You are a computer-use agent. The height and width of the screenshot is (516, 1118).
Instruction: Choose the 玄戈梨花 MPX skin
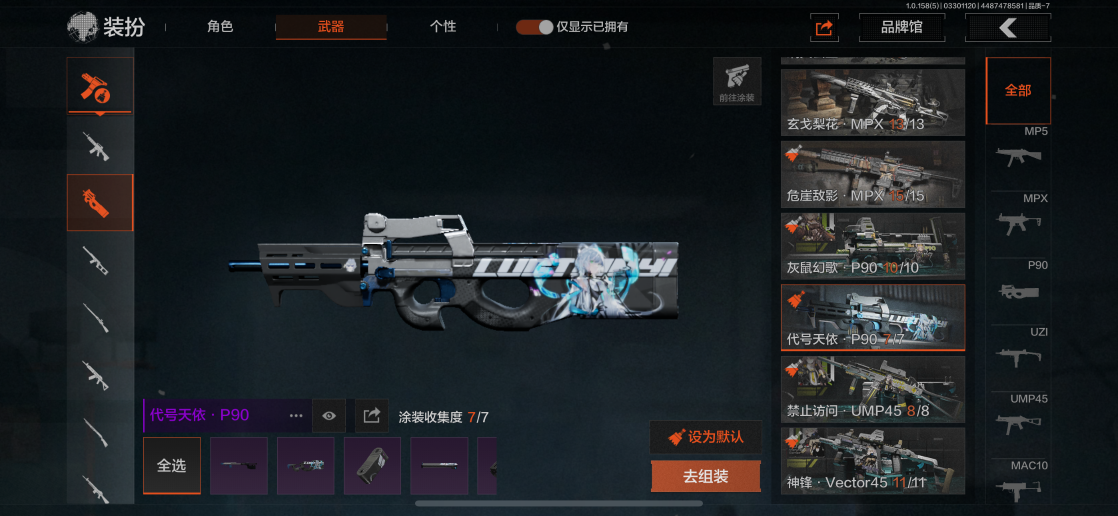(873, 102)
